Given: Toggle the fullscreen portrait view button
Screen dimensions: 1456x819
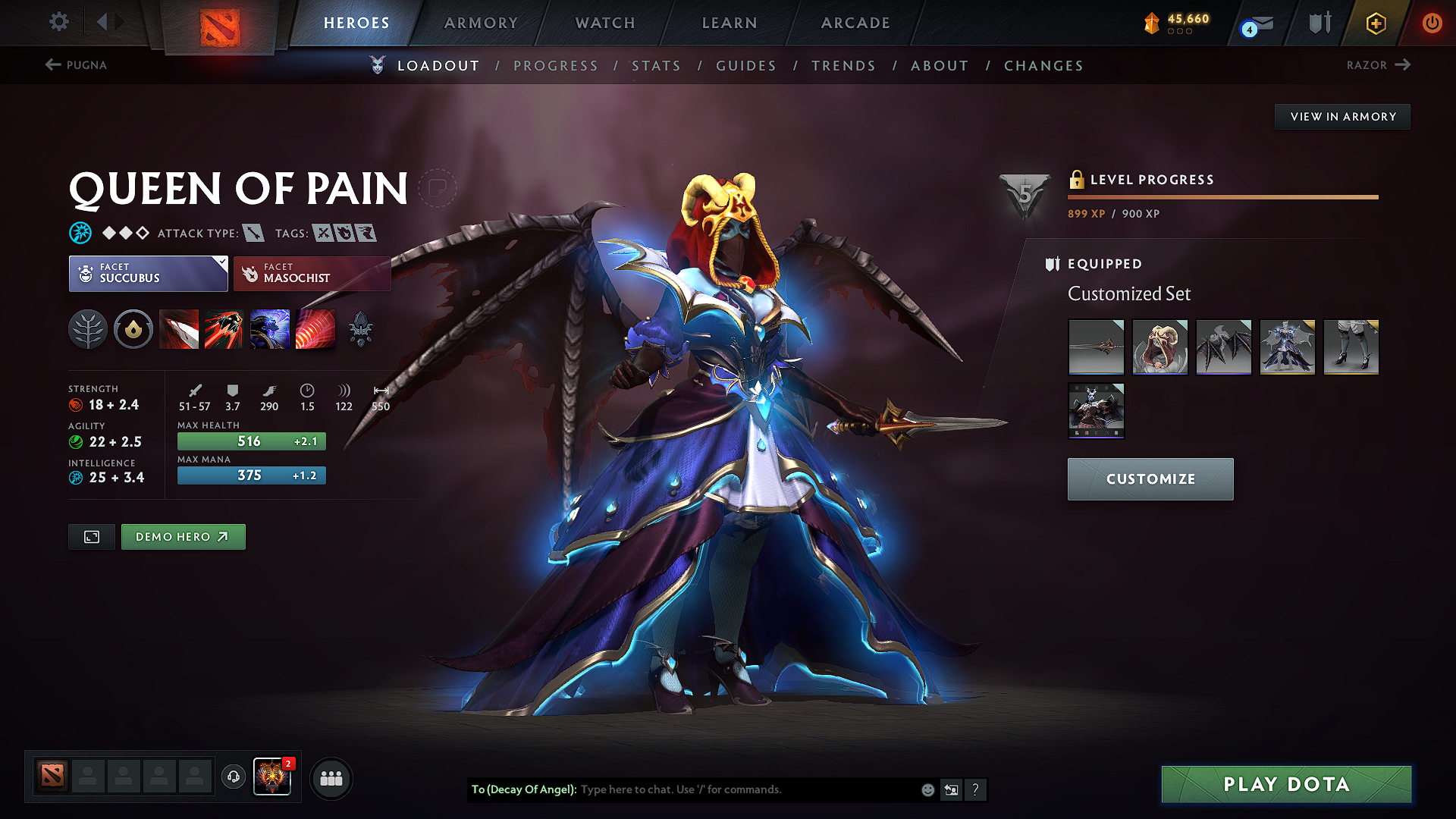Looking at the screenshot, I should tap(91, 536).
